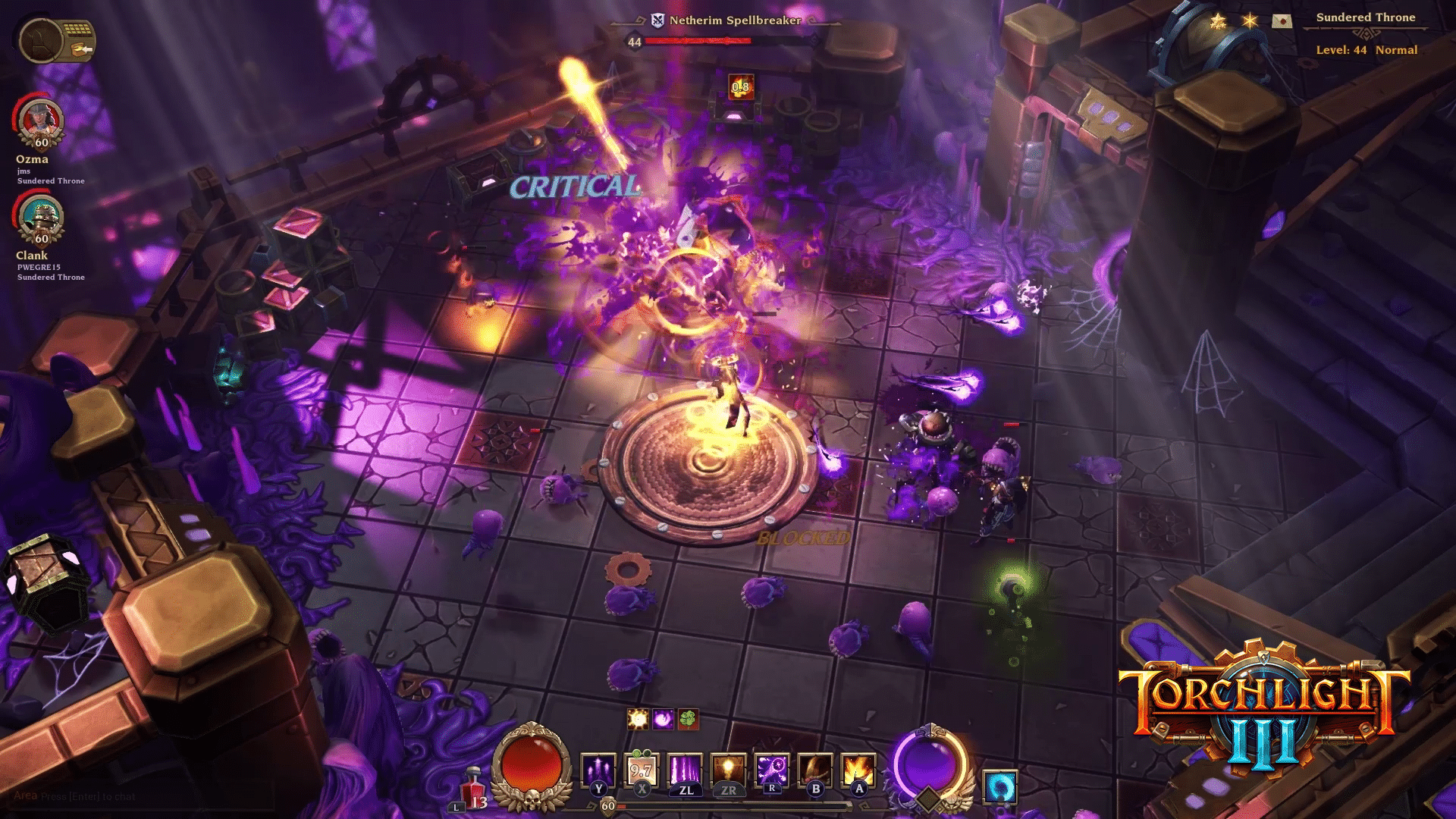
Task: Click the golden starburst icon
Action: pos(1250,21)
